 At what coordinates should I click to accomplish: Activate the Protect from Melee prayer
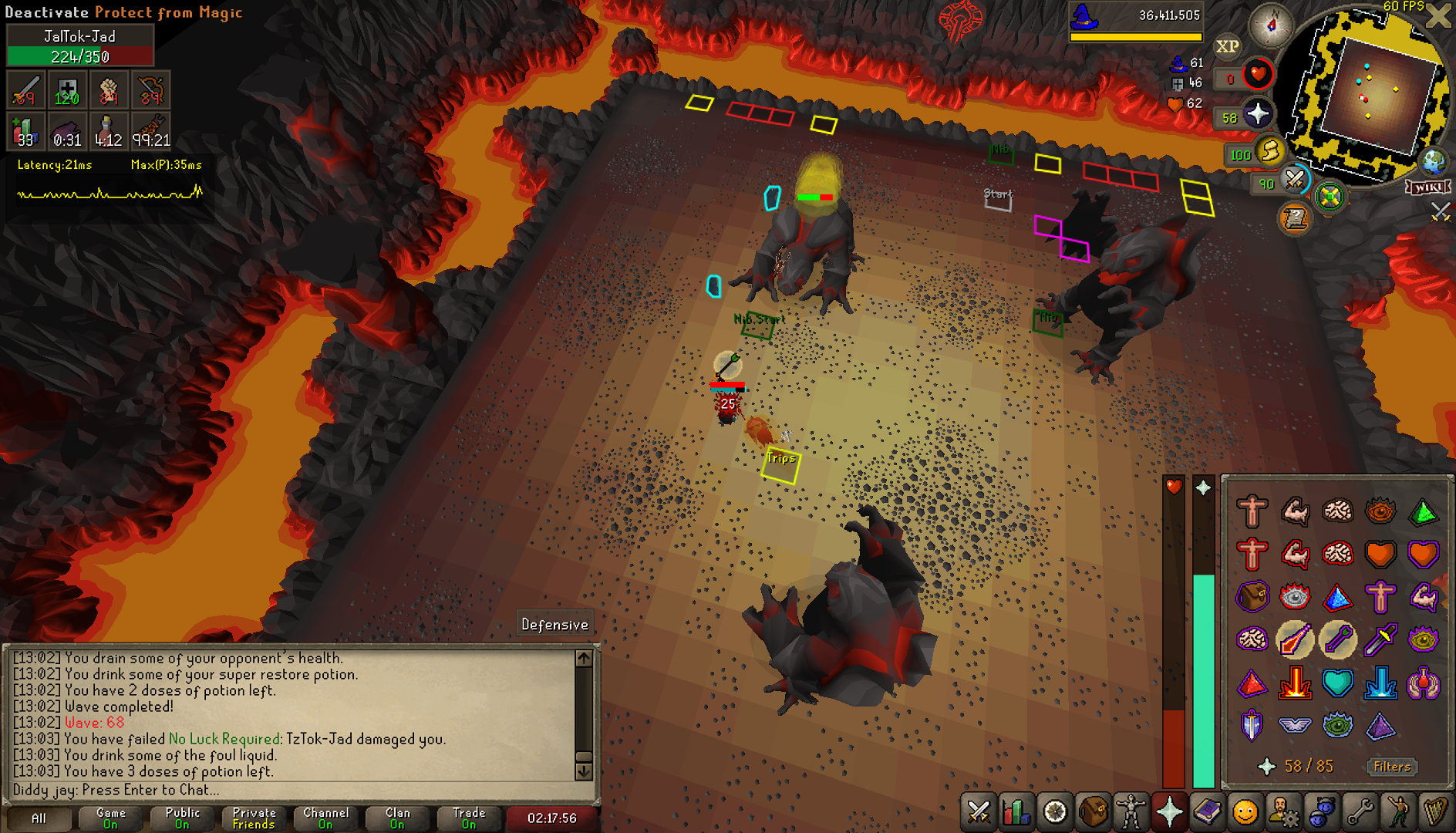1380,639
